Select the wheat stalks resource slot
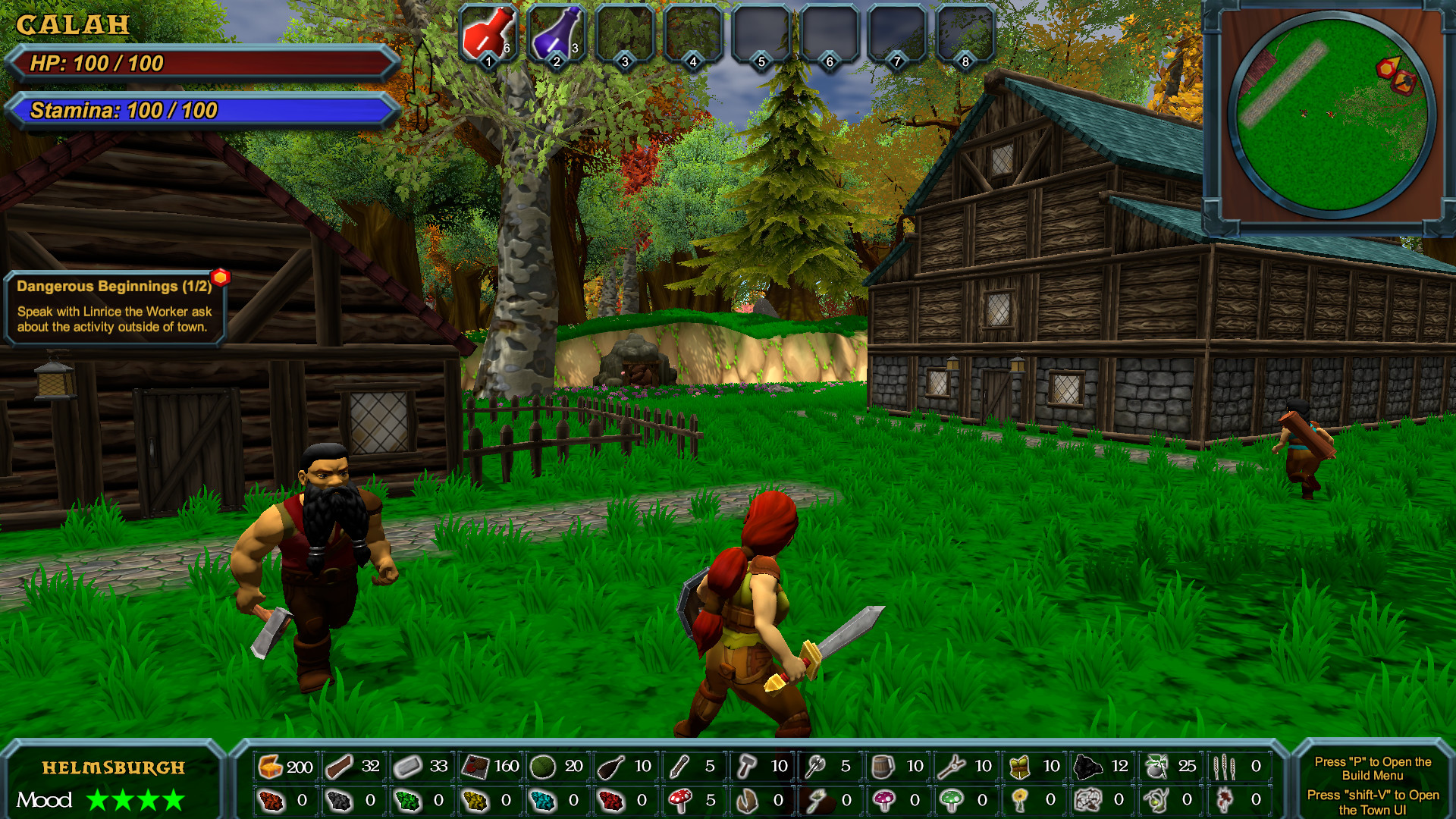The width and height of the screenshot is (1456, 819). tap(1223, 767)
